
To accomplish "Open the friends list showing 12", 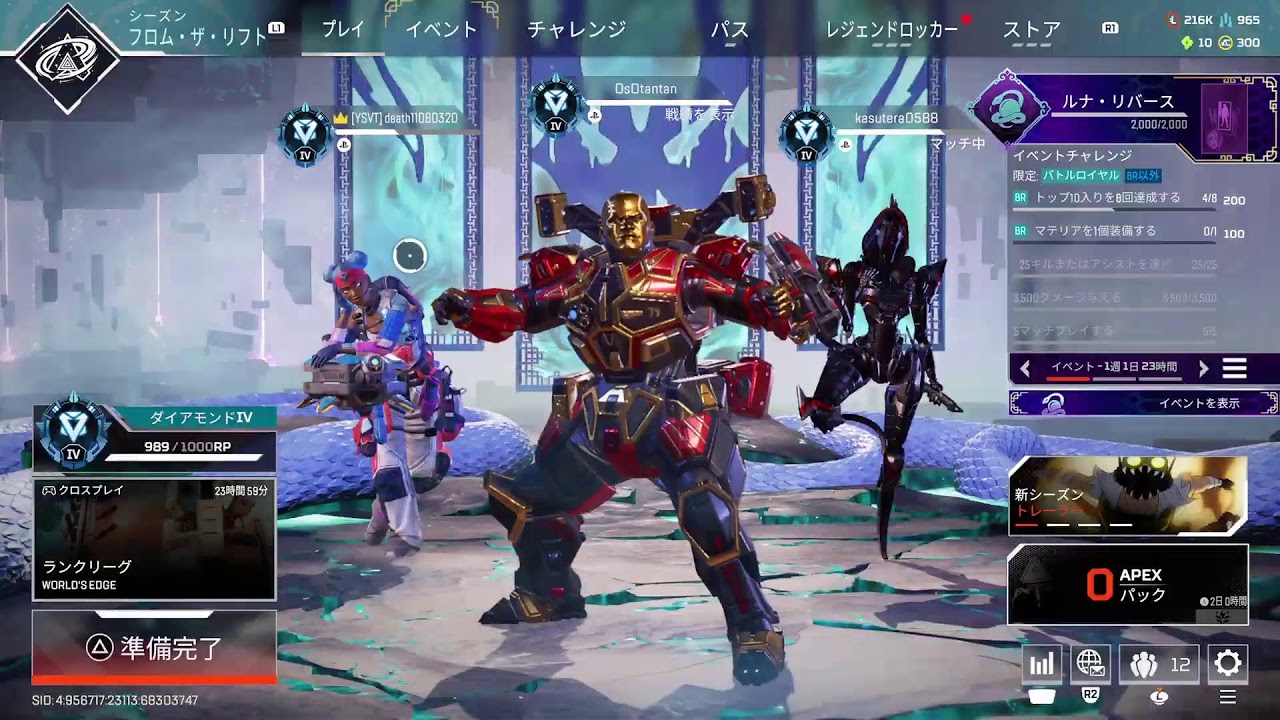I will point(1159,664).
